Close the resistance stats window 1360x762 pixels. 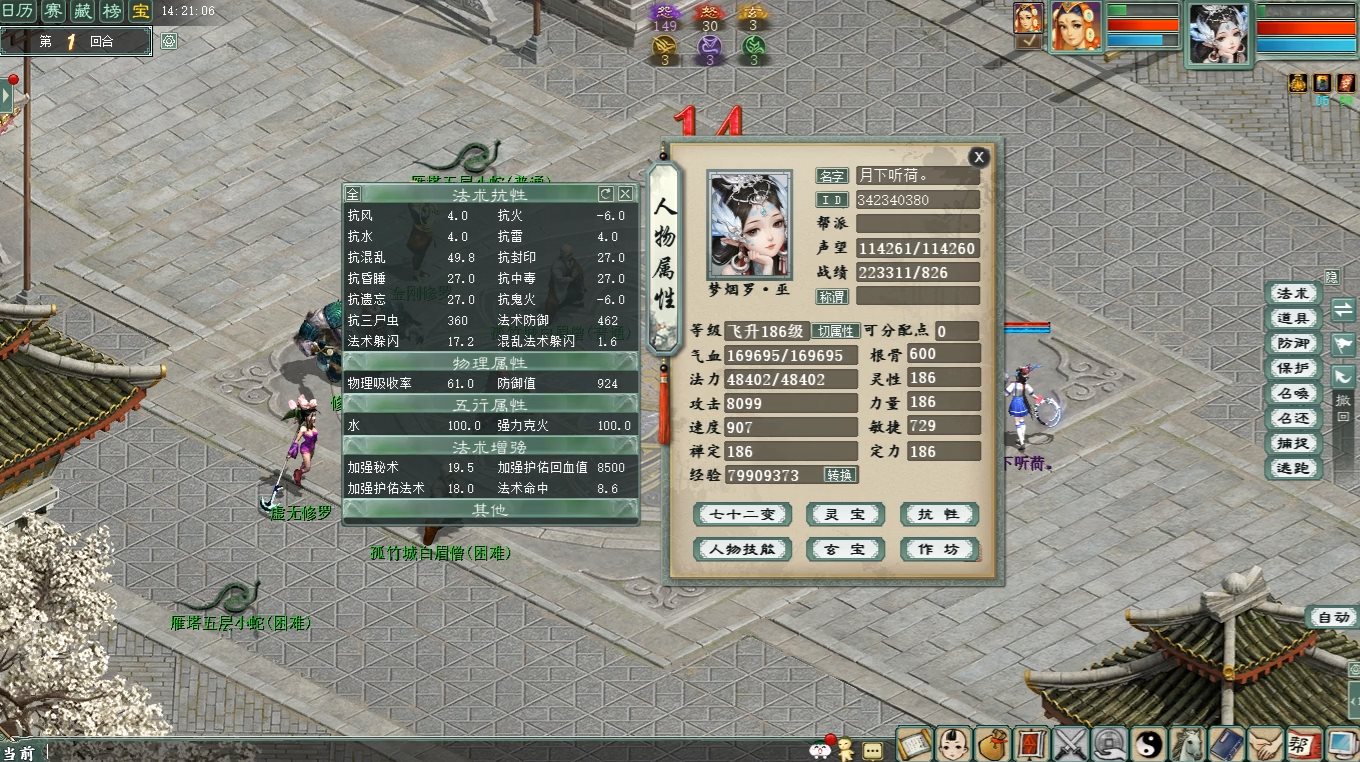[x=625, y=194]
